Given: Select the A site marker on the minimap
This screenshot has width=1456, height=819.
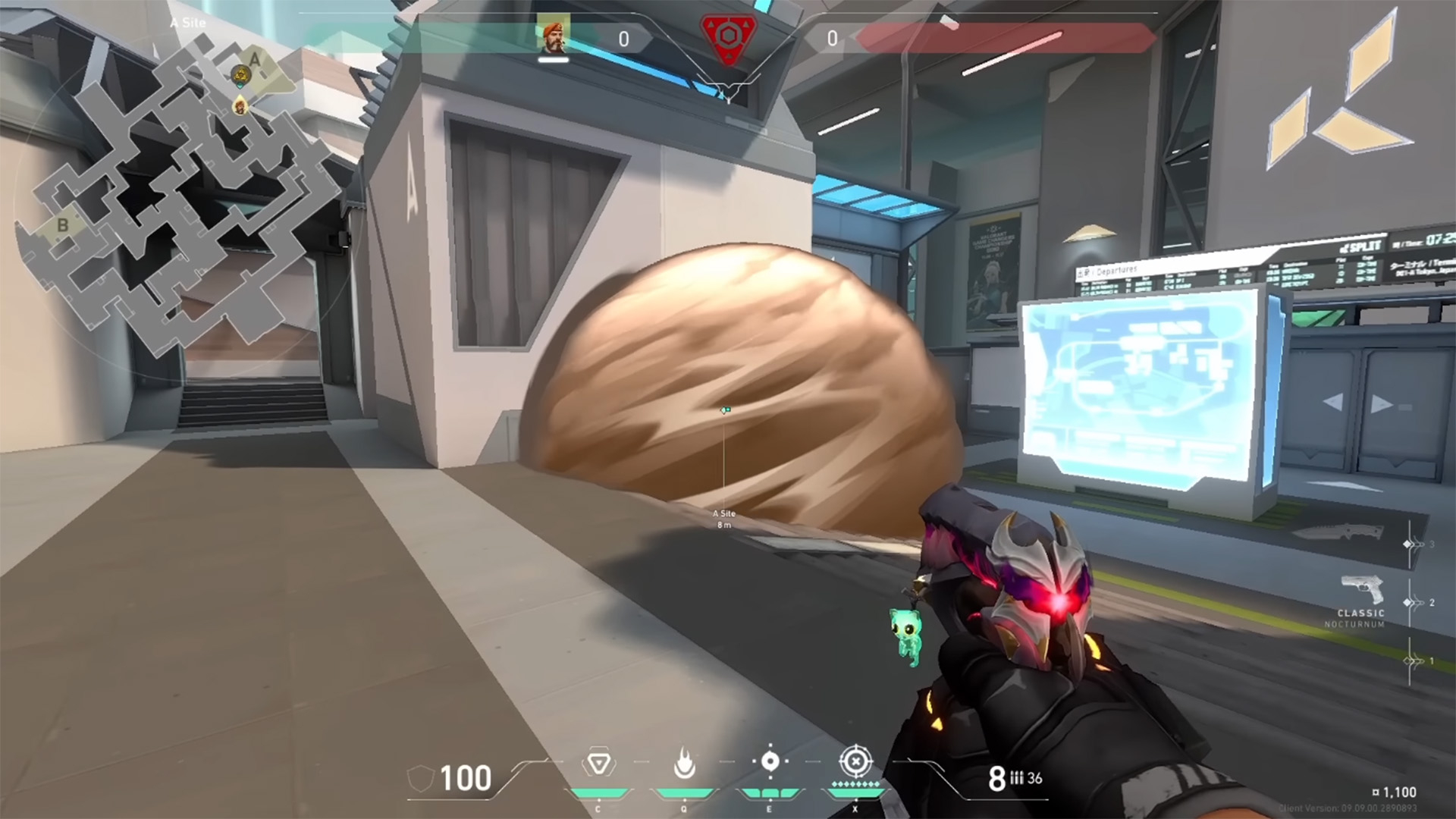Looking at the screenshot, I should (x=255, y=59).
